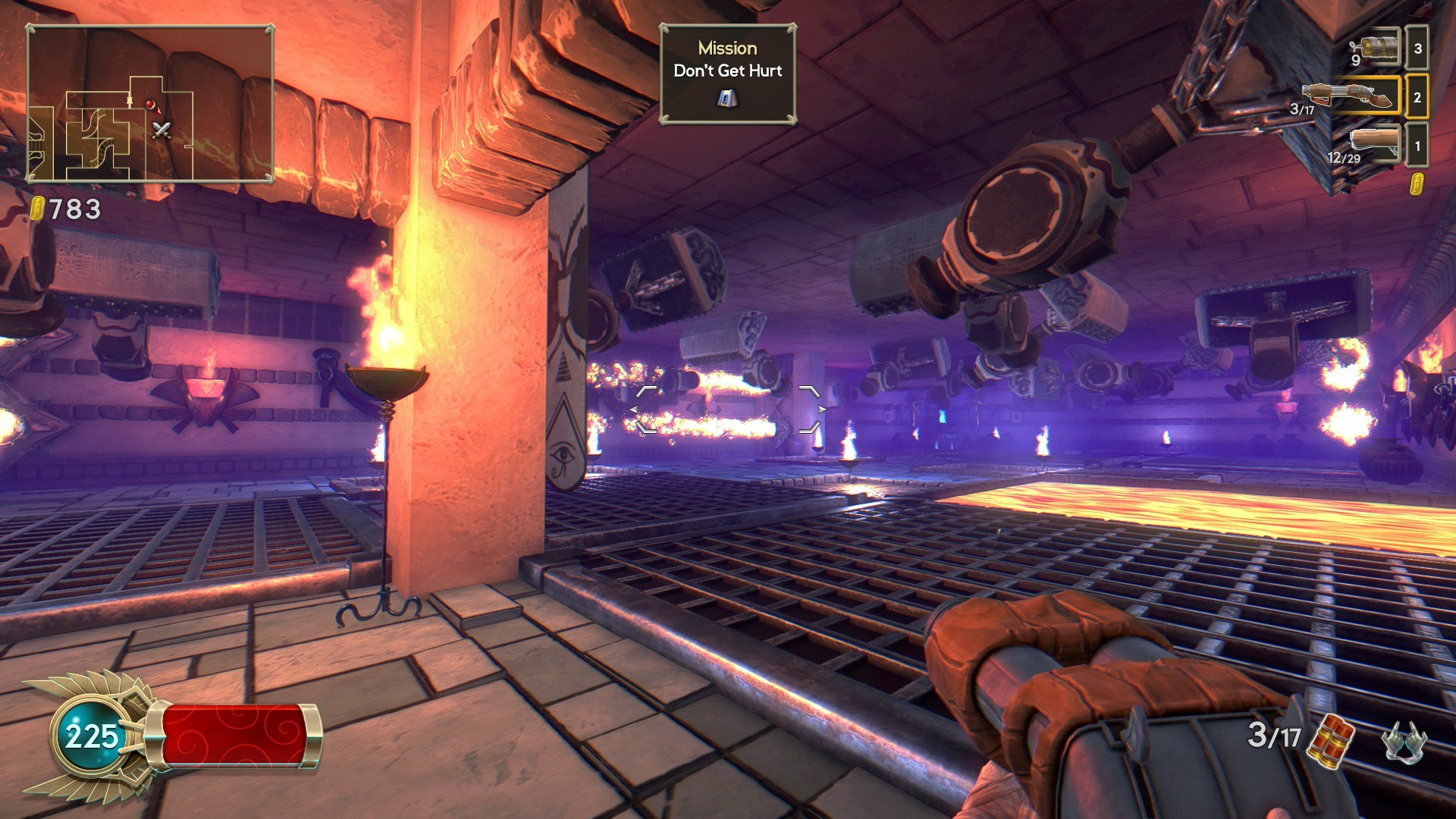The height and width of the screenshot is (819, 1456).
Task: Activate the twin-hands special ability icon
Action: pos(1404,740)
